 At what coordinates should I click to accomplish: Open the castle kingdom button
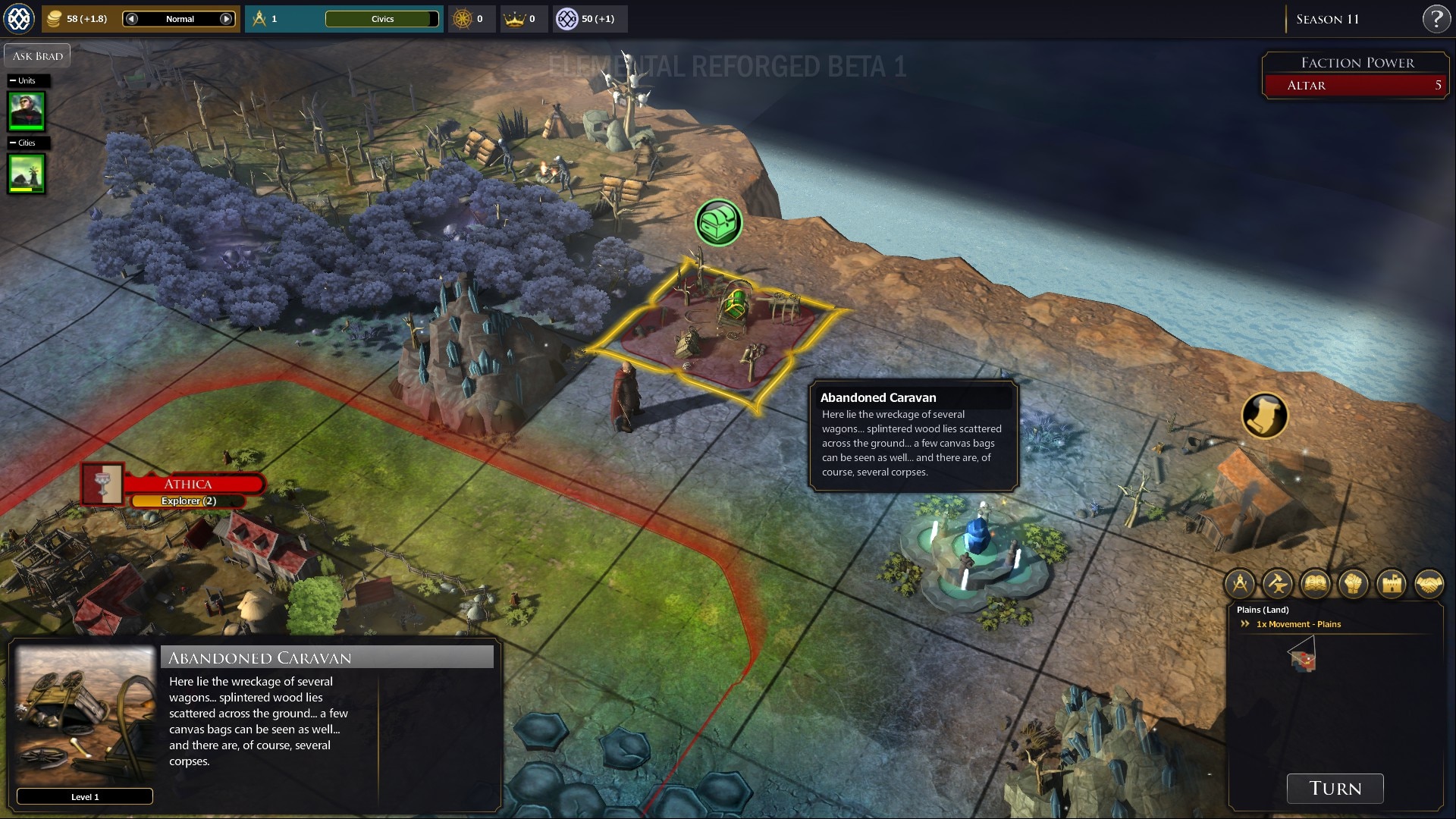(x=1392, y=584)
